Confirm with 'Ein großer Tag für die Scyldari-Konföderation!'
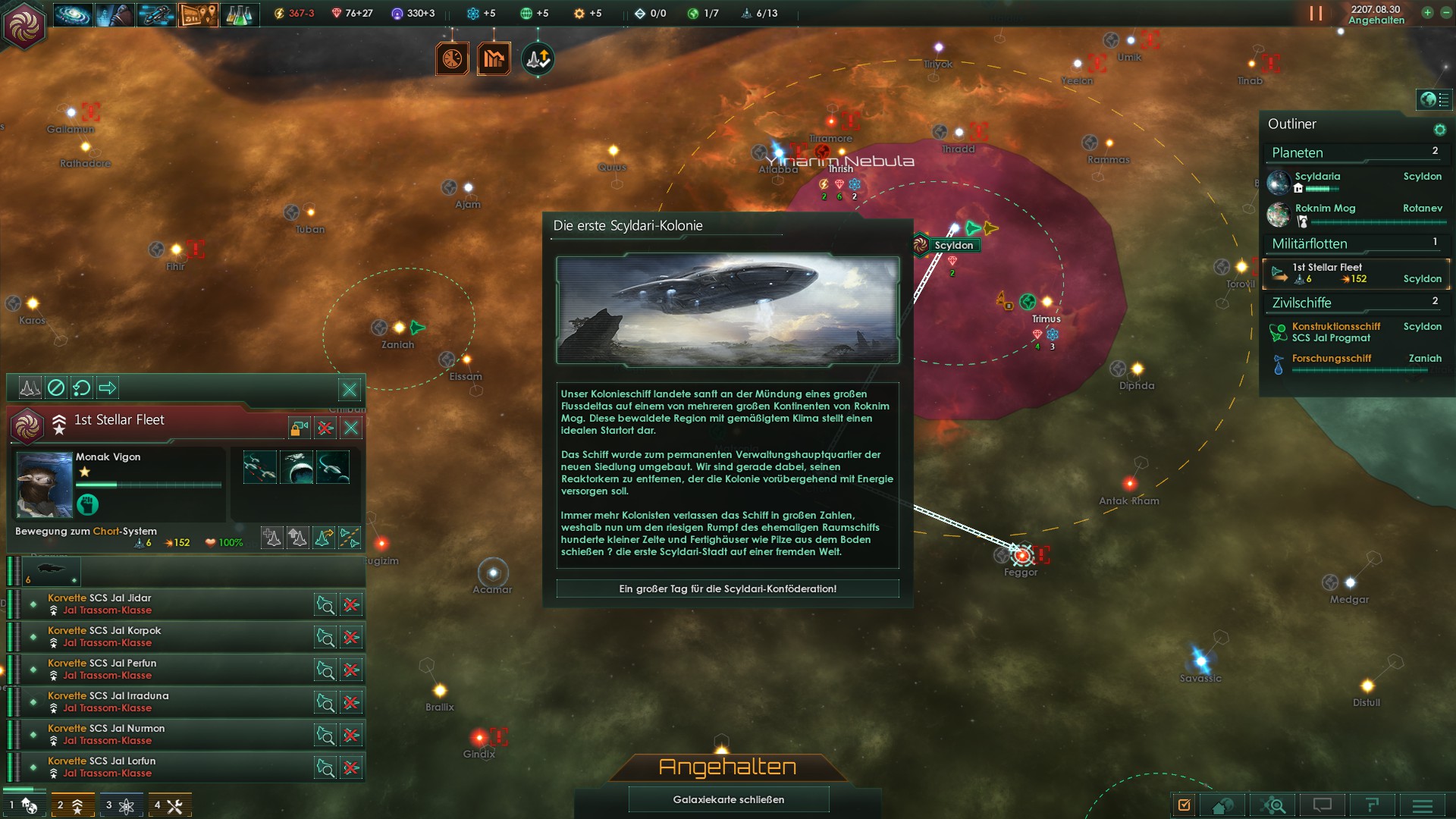 click(727, 588)
